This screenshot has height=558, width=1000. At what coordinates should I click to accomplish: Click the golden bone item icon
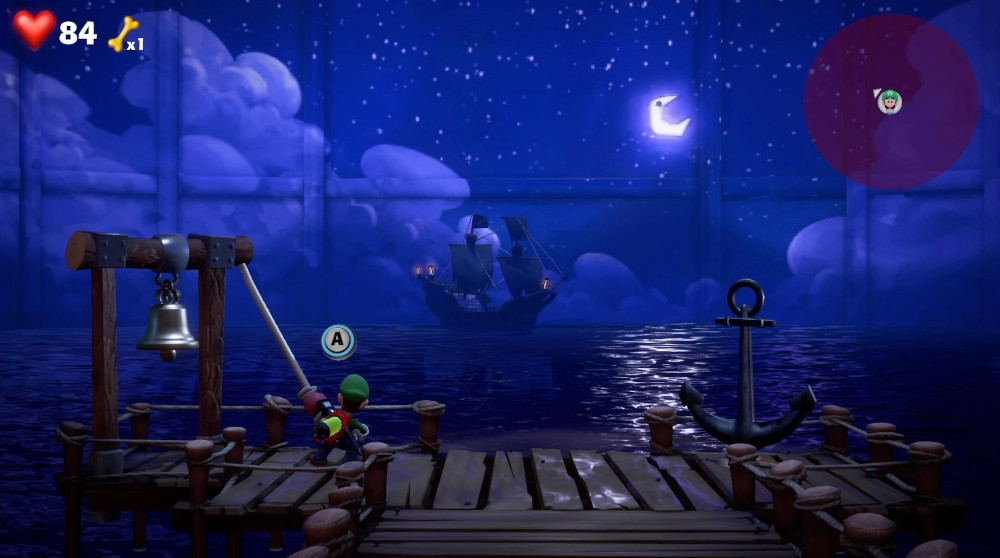[x=122, y=34]
